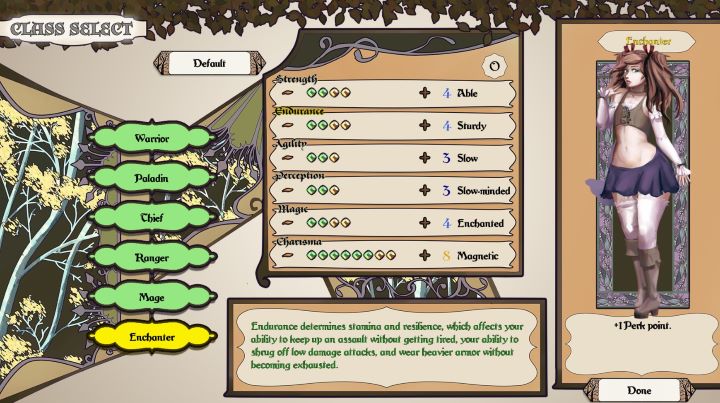Increase Perception with its plus button
This screenshot has width=720, height=403.
click(x=424, y=190)
